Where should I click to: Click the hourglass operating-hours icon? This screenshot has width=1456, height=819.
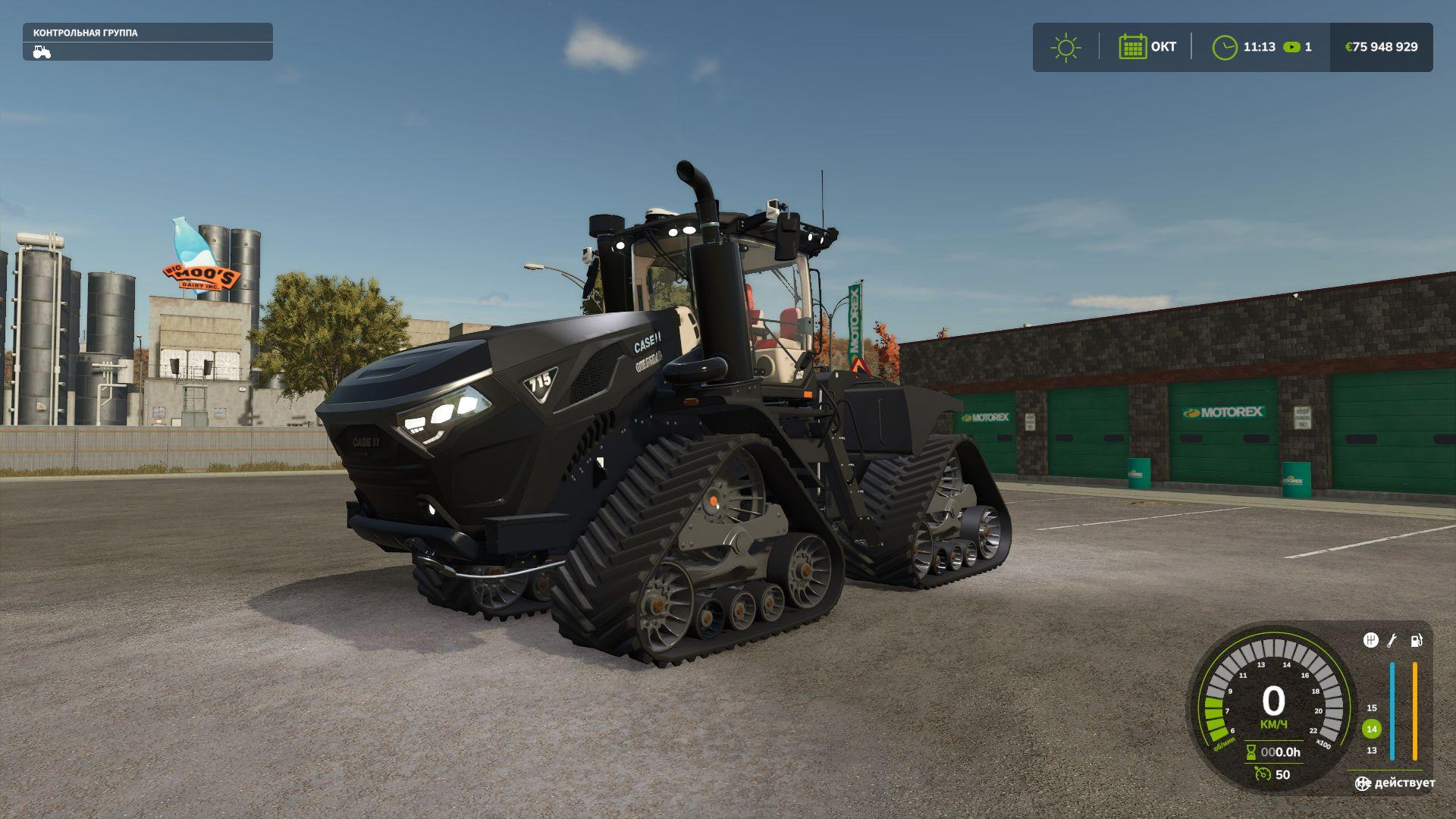1250,752
